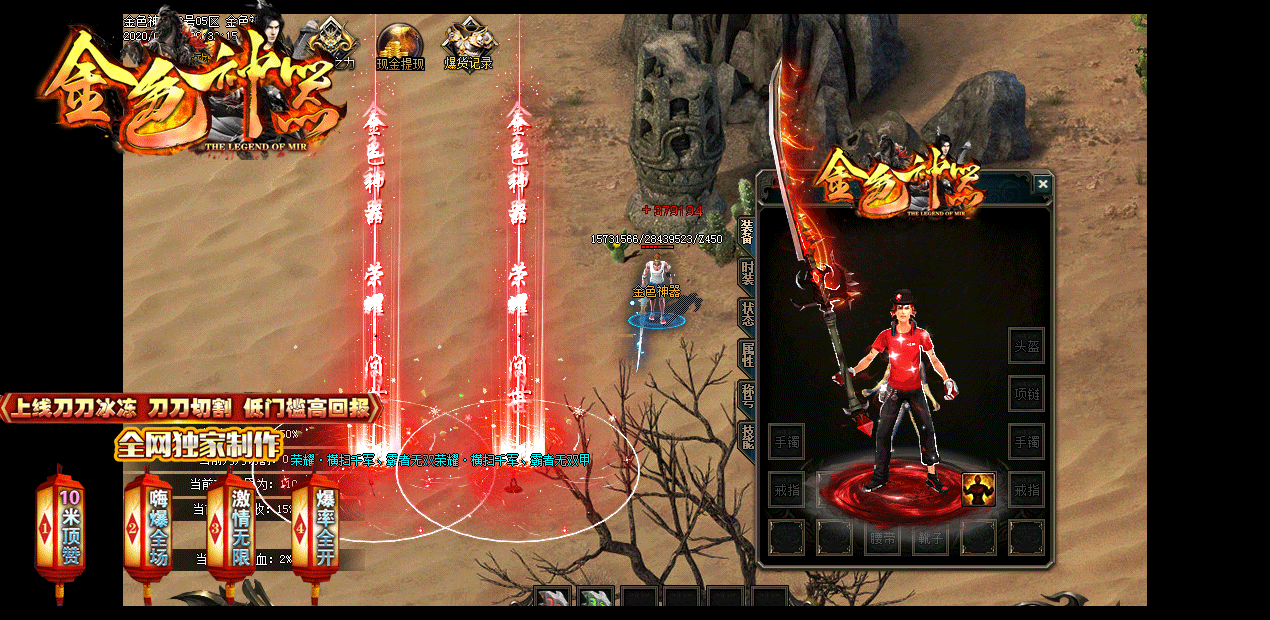Open the 技能 skills tab
This screenshot has height=620, width=1270.
[x=746, y=435]
